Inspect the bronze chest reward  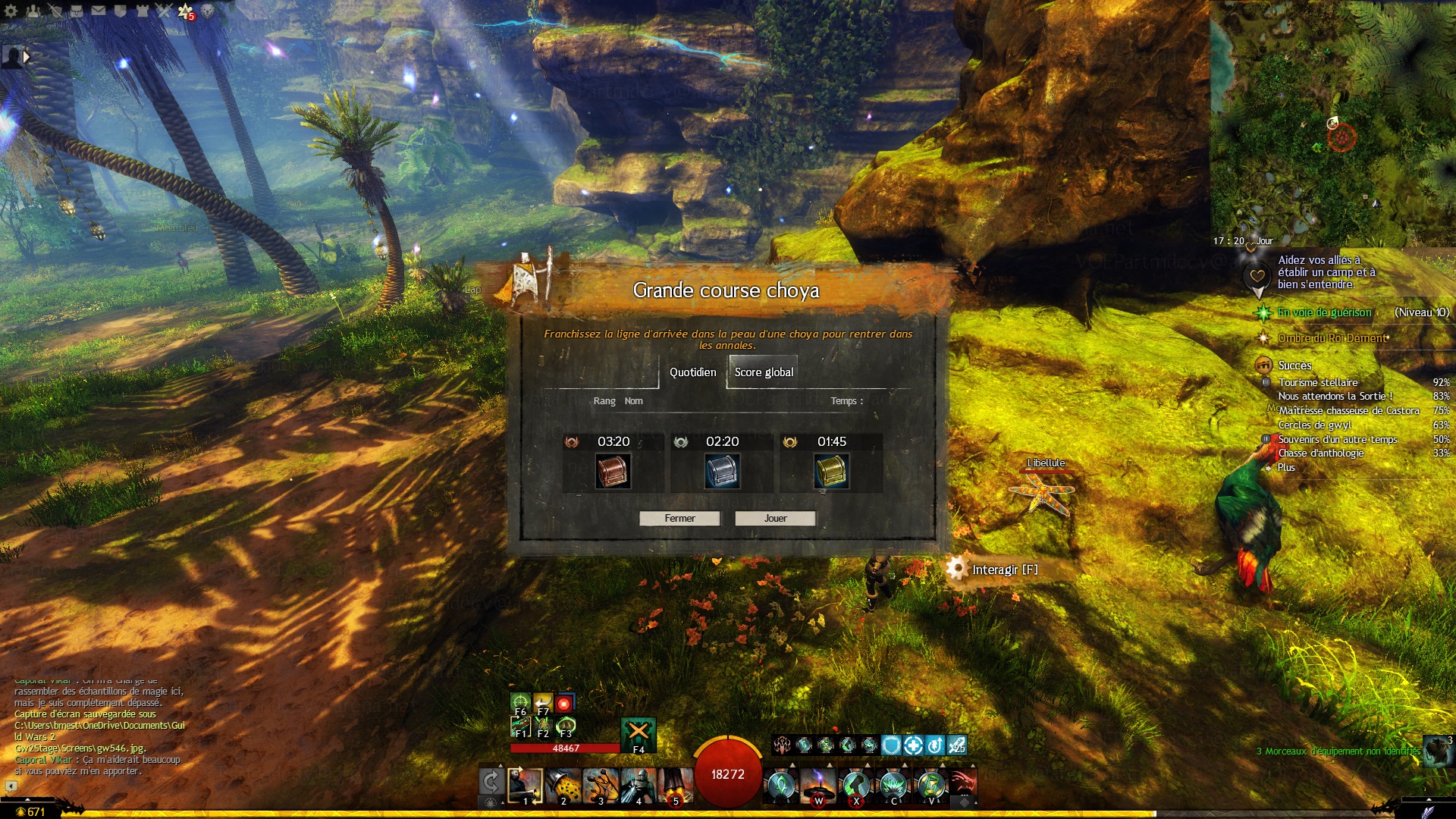click(x=613, y=471)
